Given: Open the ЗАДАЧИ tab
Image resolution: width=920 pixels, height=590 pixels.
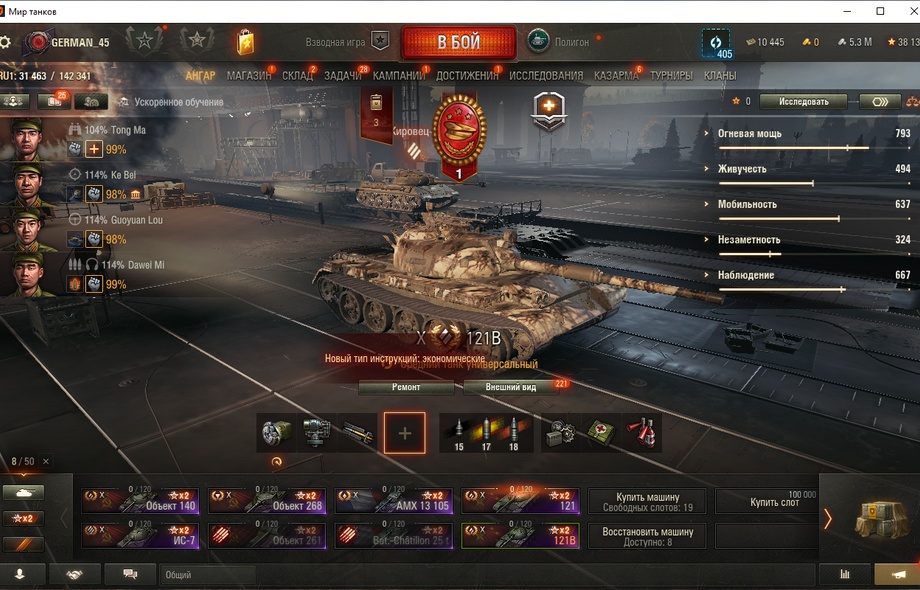Looking at the screenshot, I should [x=343, y=76].
